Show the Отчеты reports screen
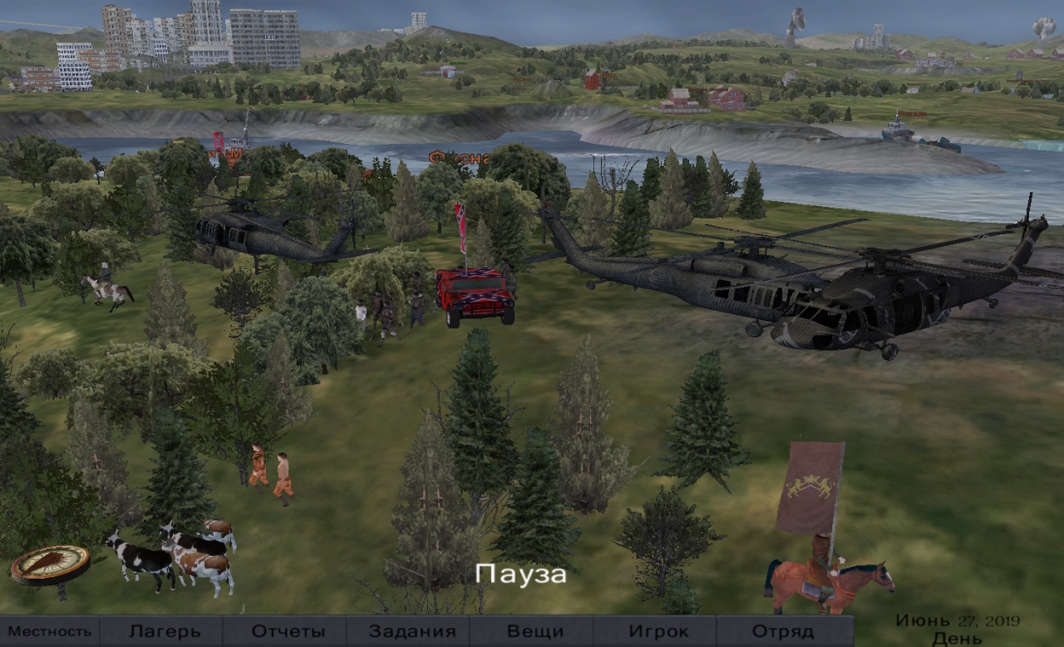Screen dimensions: 1064x647 pos(288,632)
